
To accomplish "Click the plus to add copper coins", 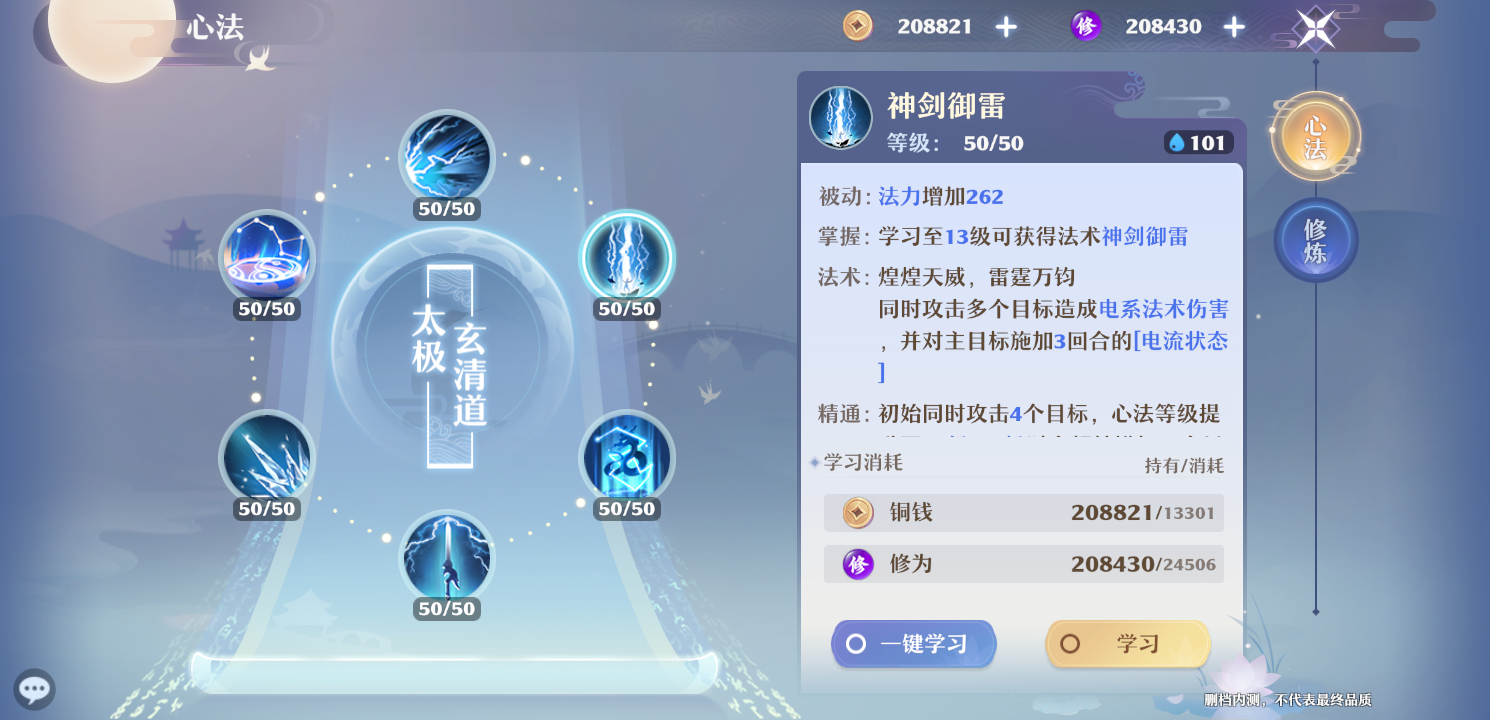I will 1005,26.
